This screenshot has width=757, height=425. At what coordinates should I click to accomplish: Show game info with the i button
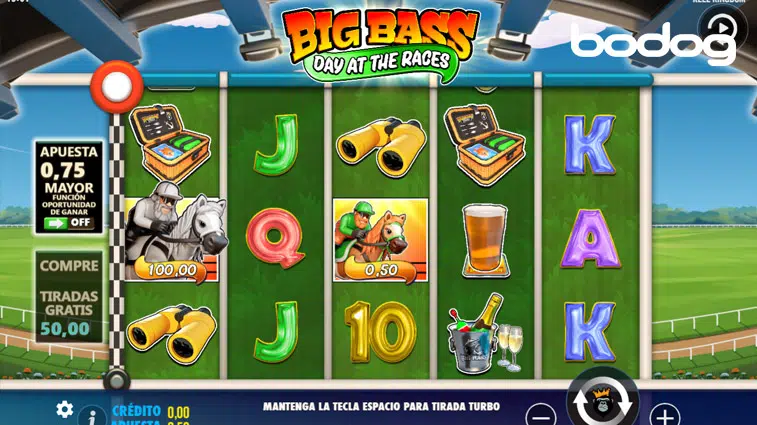(x=92, y=415)
